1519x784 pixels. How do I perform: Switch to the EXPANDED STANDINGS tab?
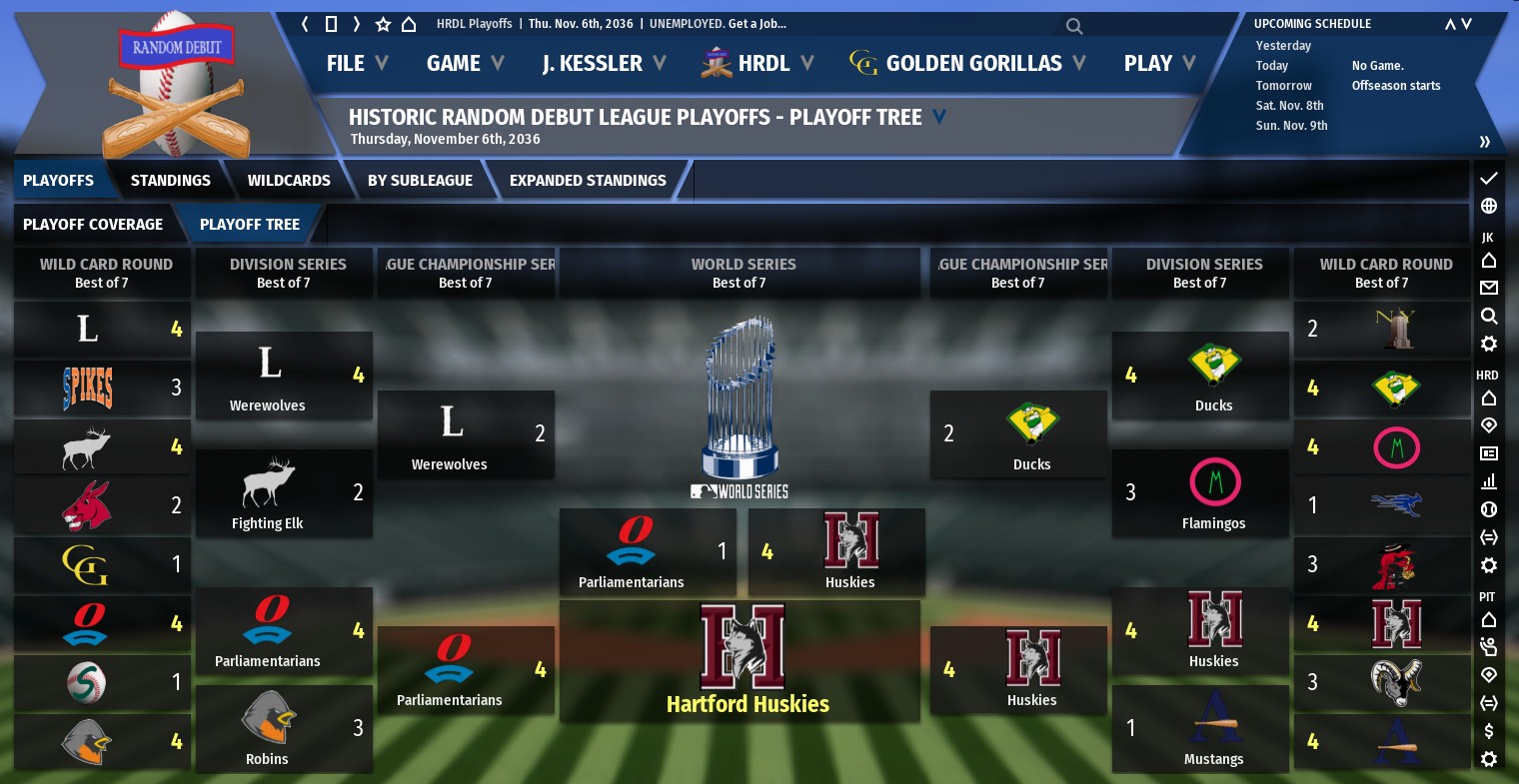588,180
